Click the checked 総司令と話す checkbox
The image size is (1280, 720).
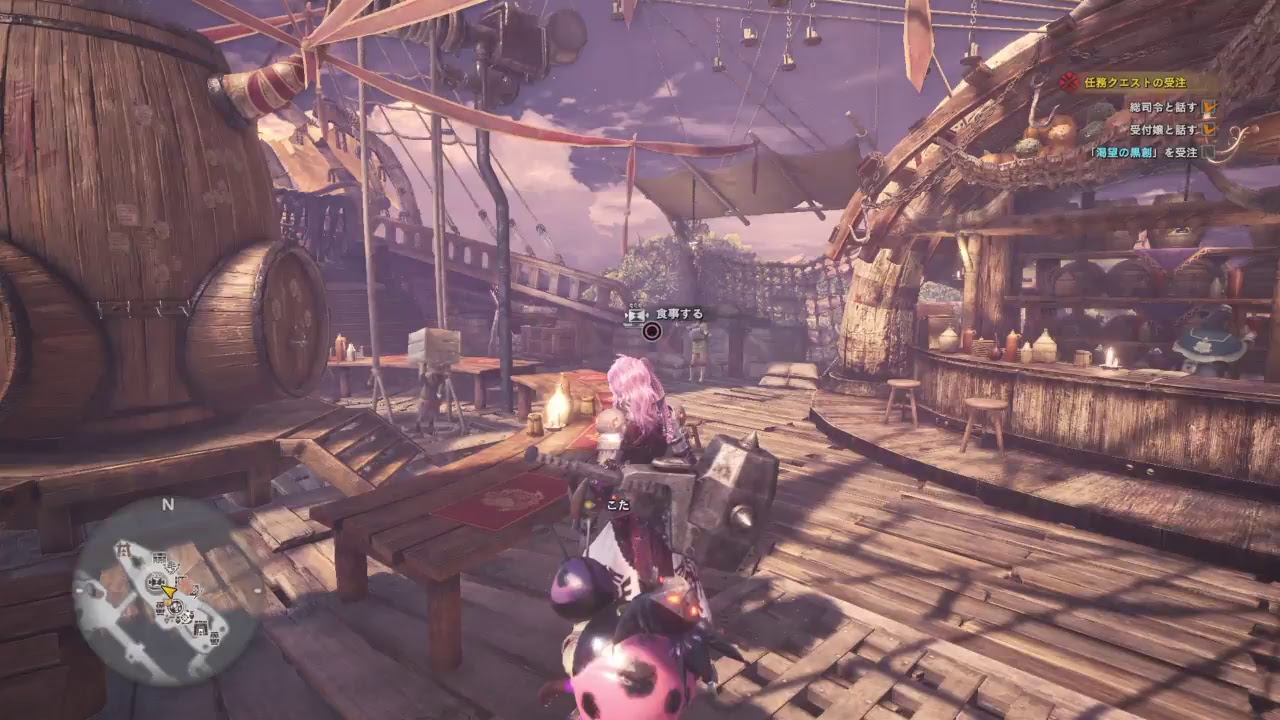[1209, 108]
